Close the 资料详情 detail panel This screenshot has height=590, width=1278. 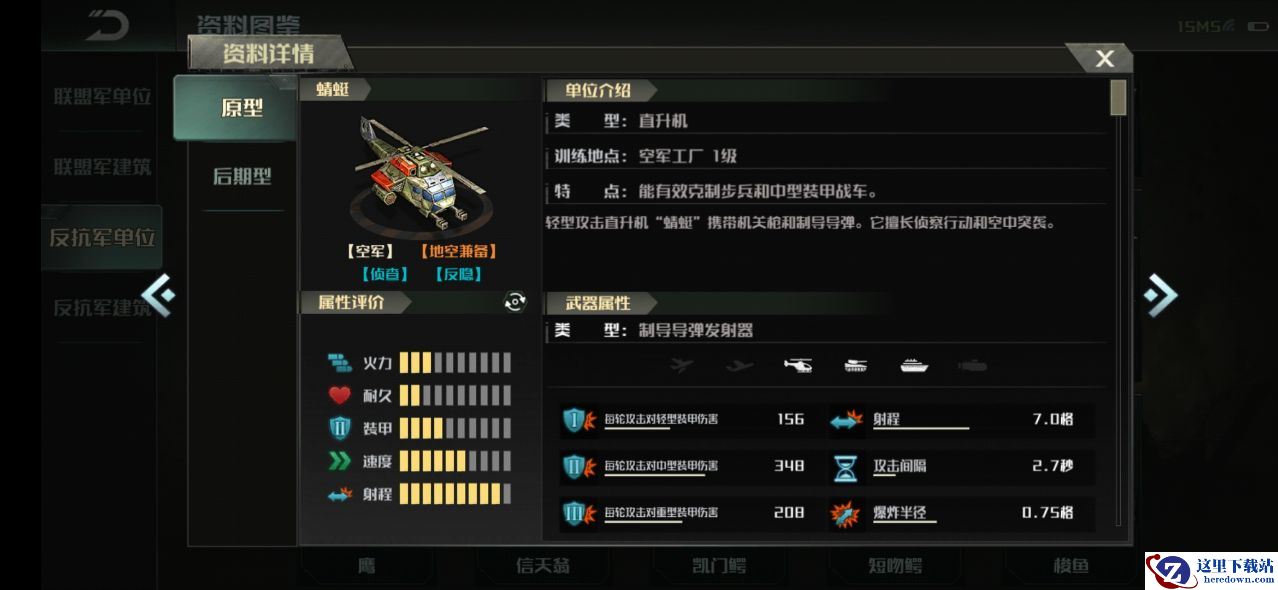[1104, 59]
